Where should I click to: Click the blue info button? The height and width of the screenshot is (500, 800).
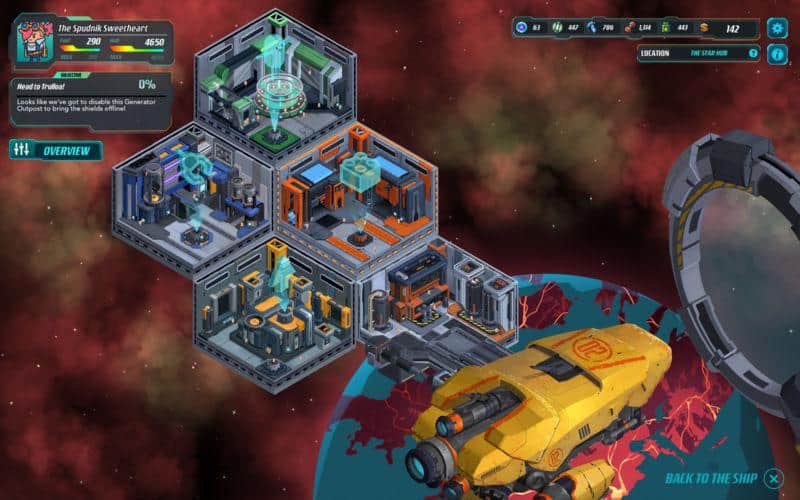point(777,54)
